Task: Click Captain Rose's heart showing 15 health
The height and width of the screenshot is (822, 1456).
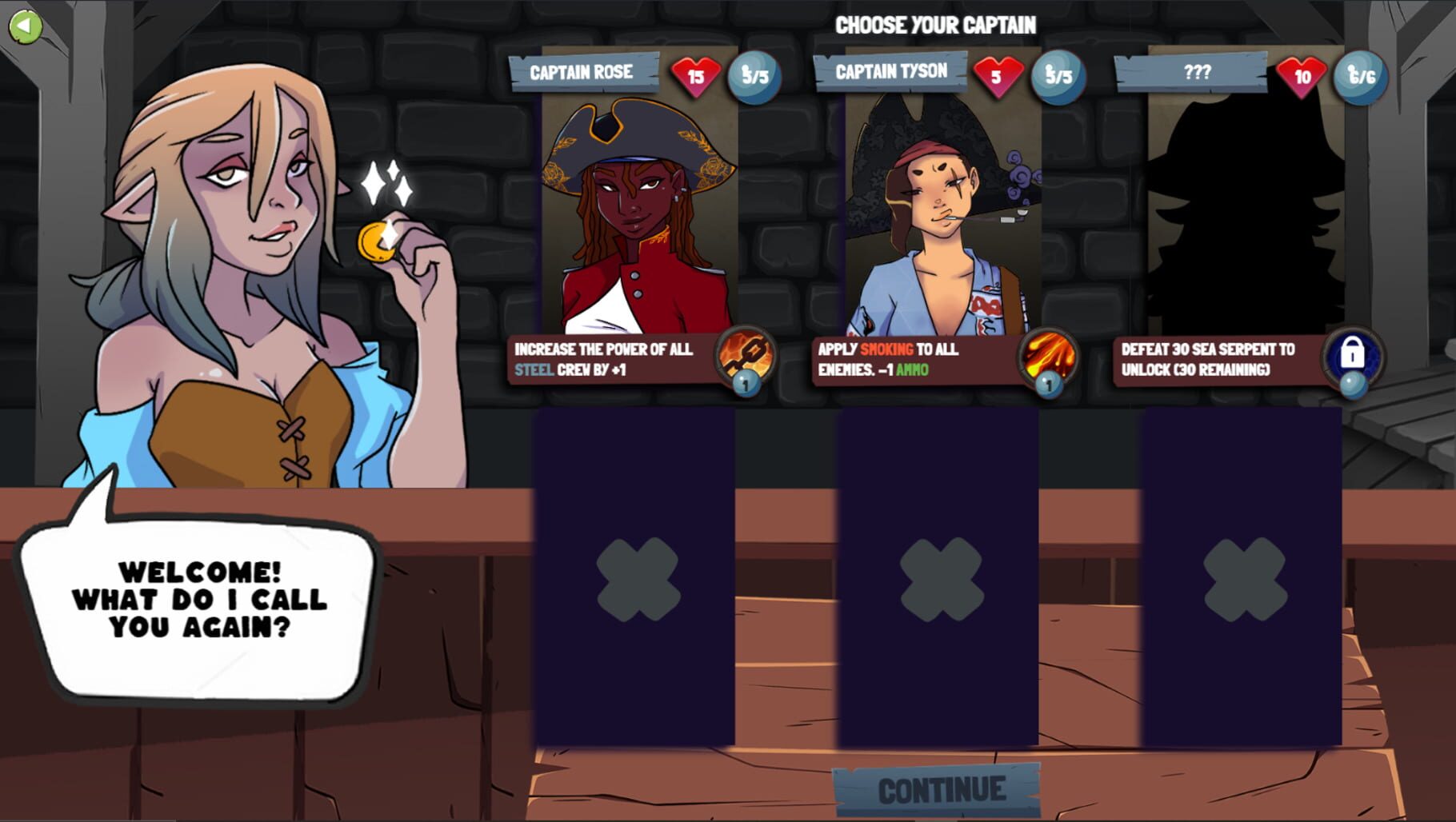Action: (x=694, y=74)
